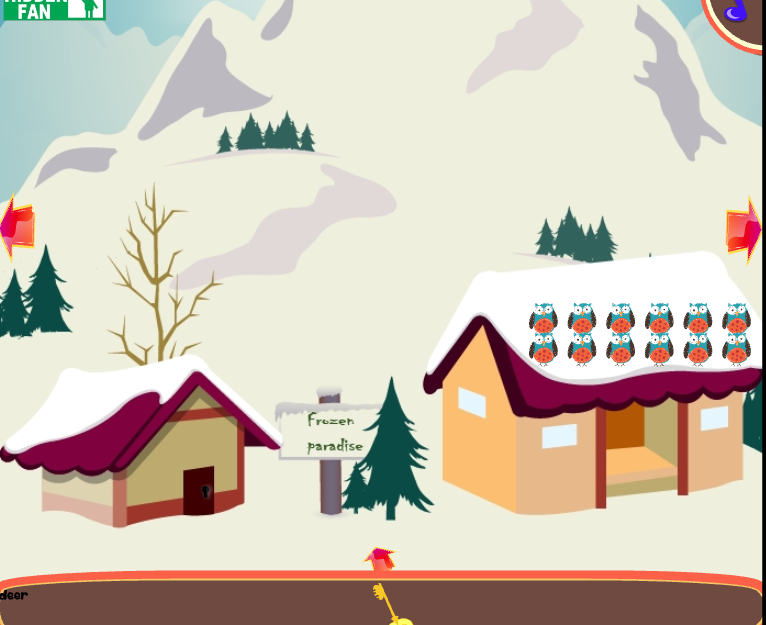Toggle the music note sound button
The image size is (766, 625).
(x=737, y=11)
